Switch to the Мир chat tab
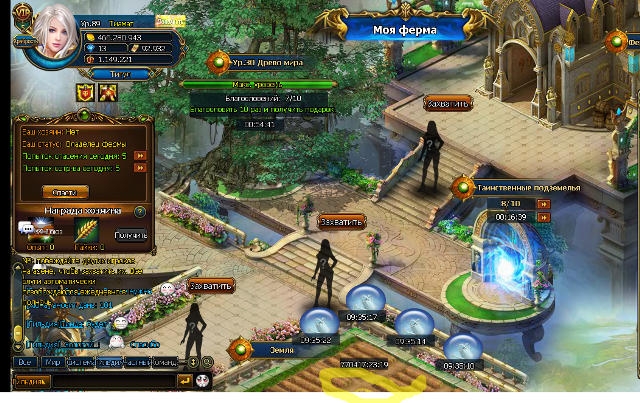Image resolution: width=640 pixels, height=403 pixels. (x=53, y=362)
